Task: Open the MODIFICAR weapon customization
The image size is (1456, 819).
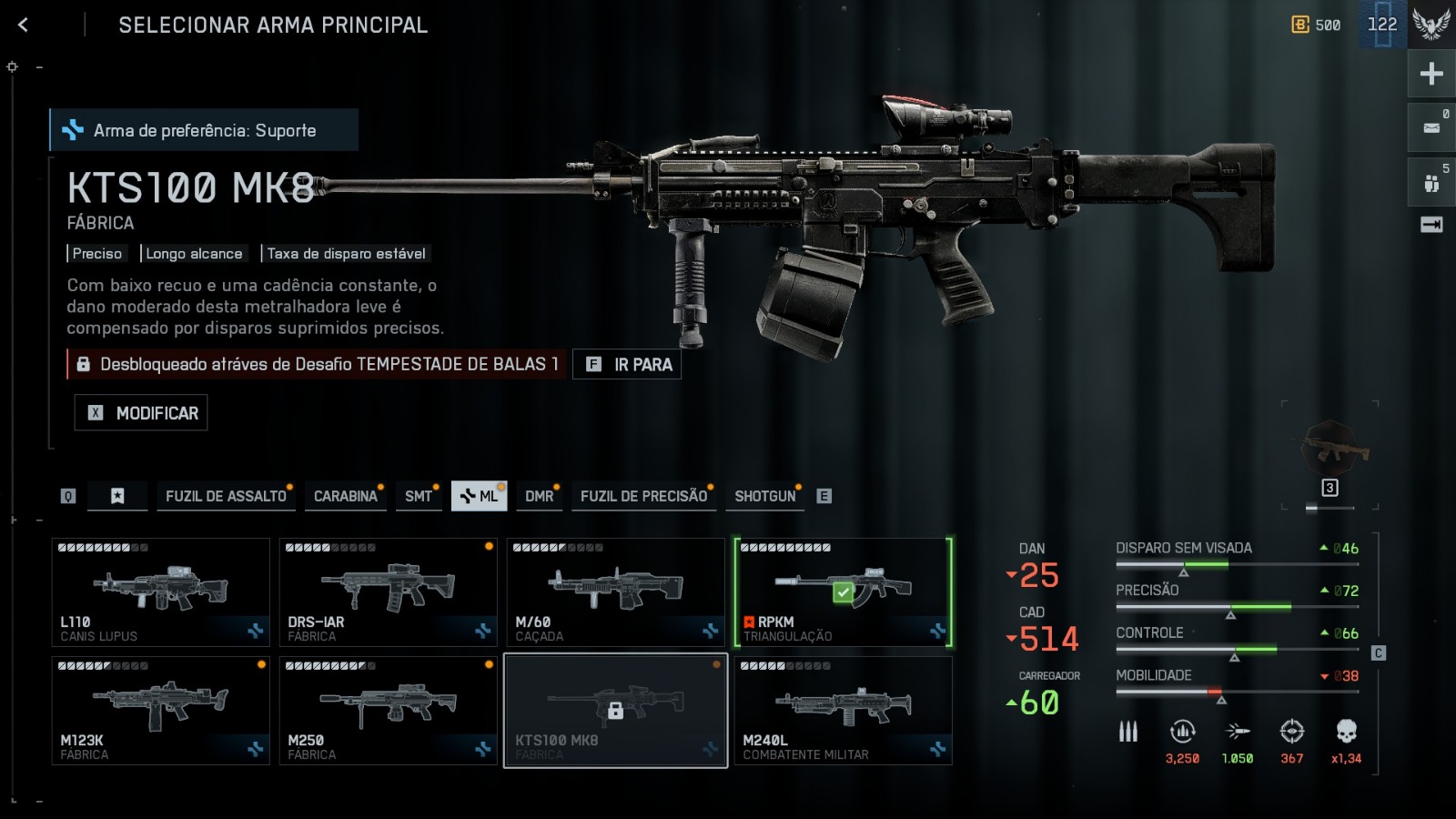Action: pyautogui.click(x=141, y=413)
